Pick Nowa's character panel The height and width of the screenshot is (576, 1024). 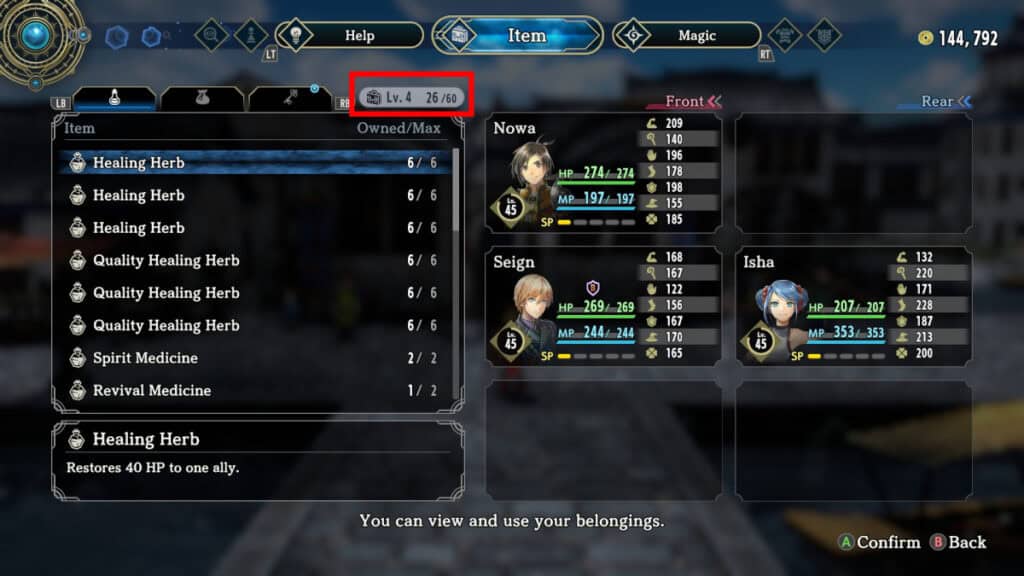coord(603,173)
